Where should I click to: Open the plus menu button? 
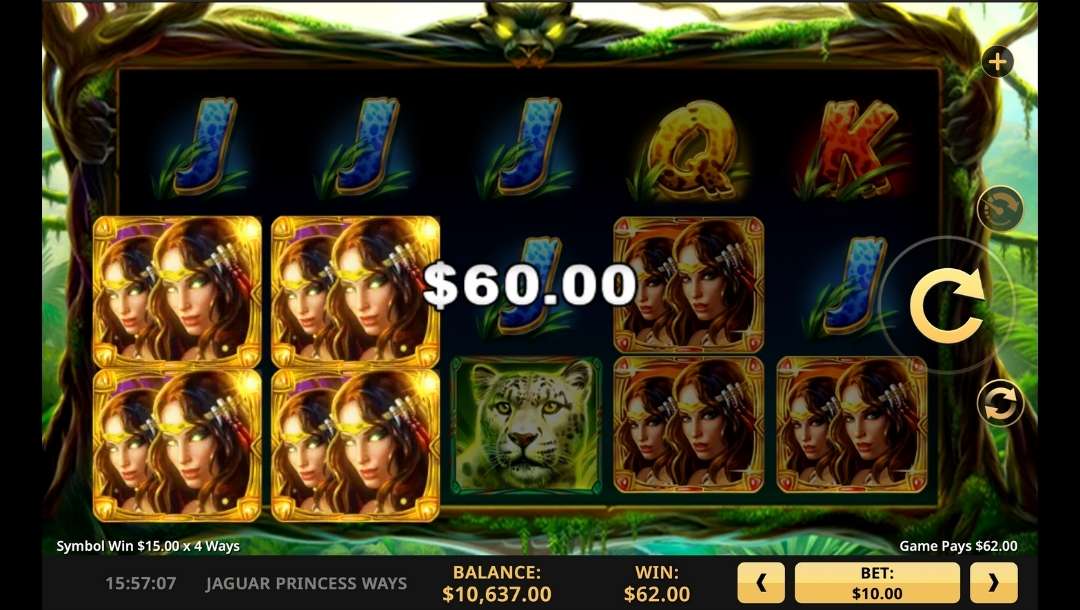point(997,63)
